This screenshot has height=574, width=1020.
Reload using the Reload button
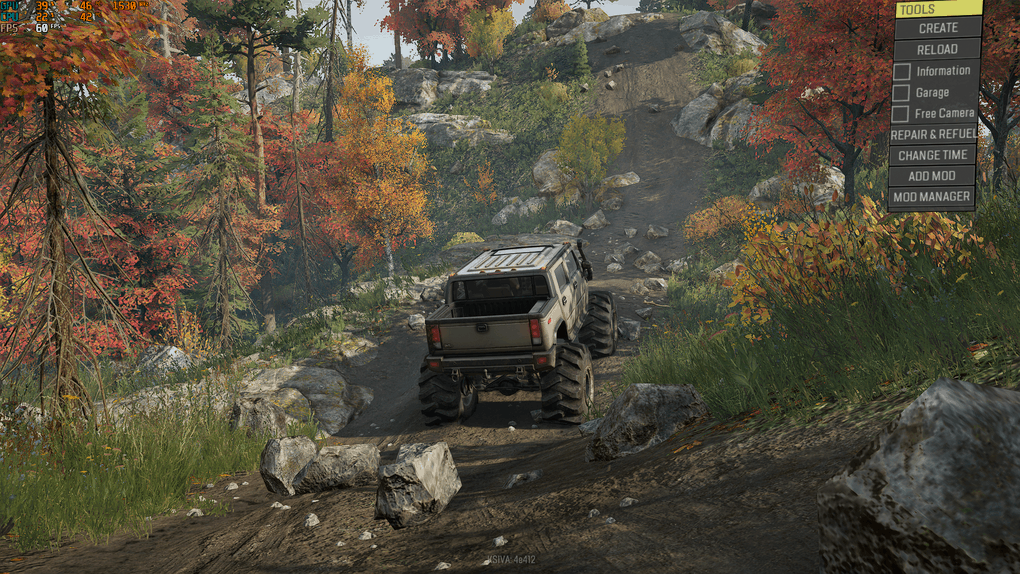coord(937,49)
